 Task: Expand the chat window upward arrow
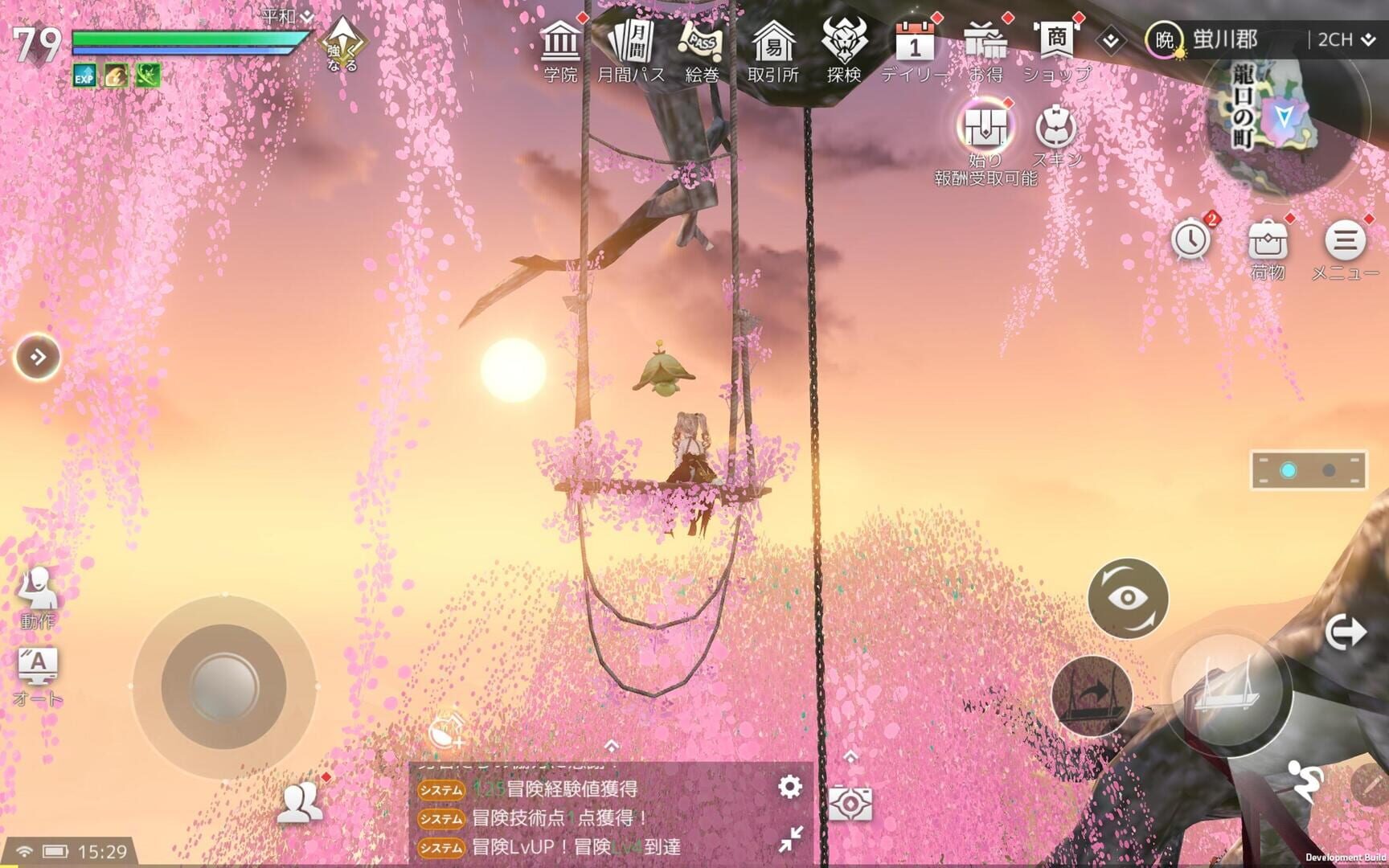849,755
